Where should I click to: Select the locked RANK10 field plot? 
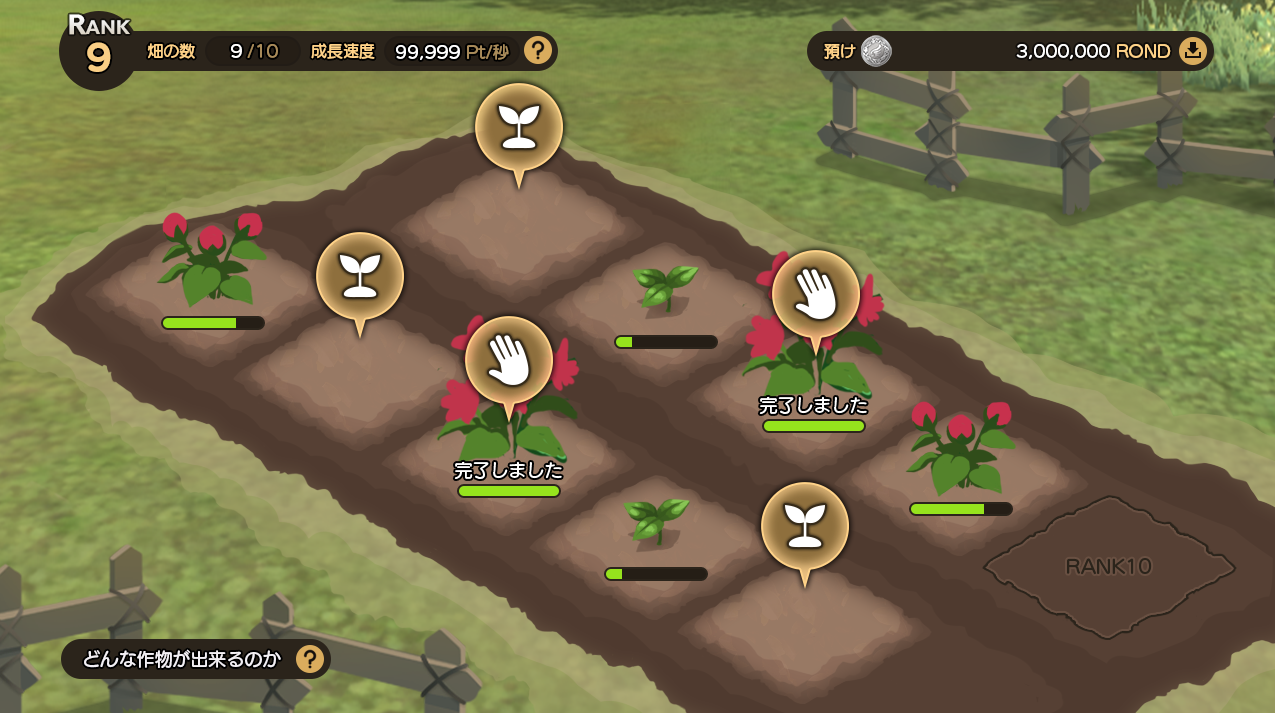point(1109,567)
